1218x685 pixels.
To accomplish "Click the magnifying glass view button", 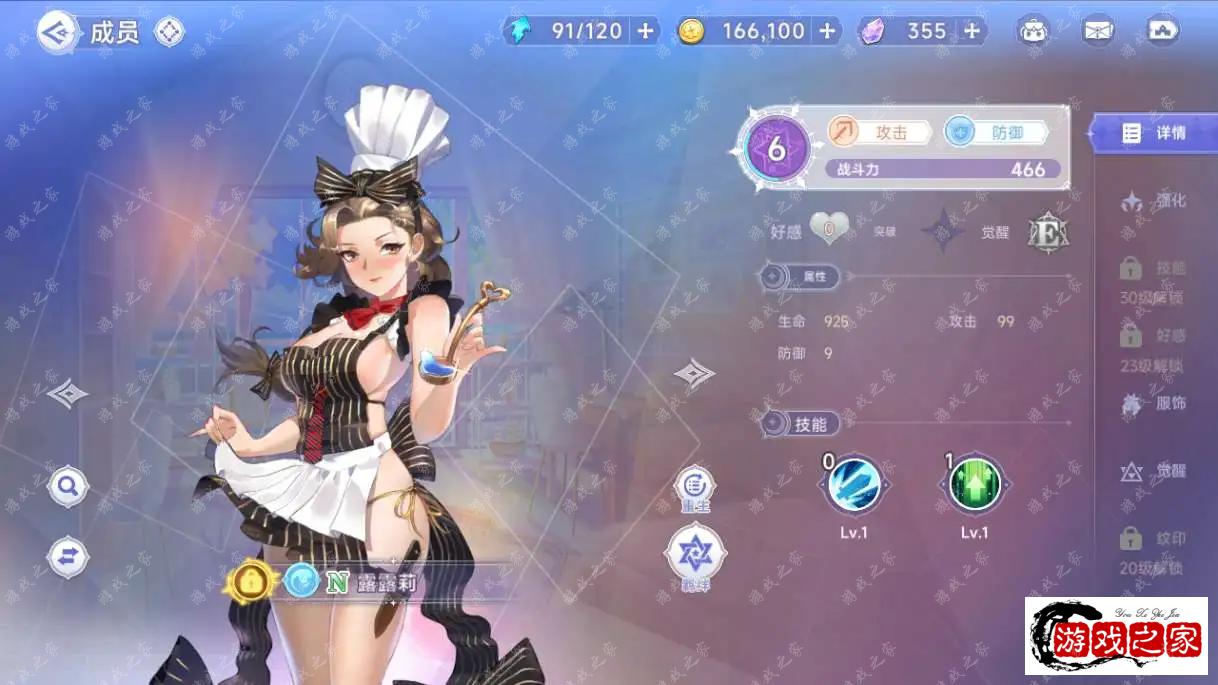I will pyautogui.click(x=68, y=487).
